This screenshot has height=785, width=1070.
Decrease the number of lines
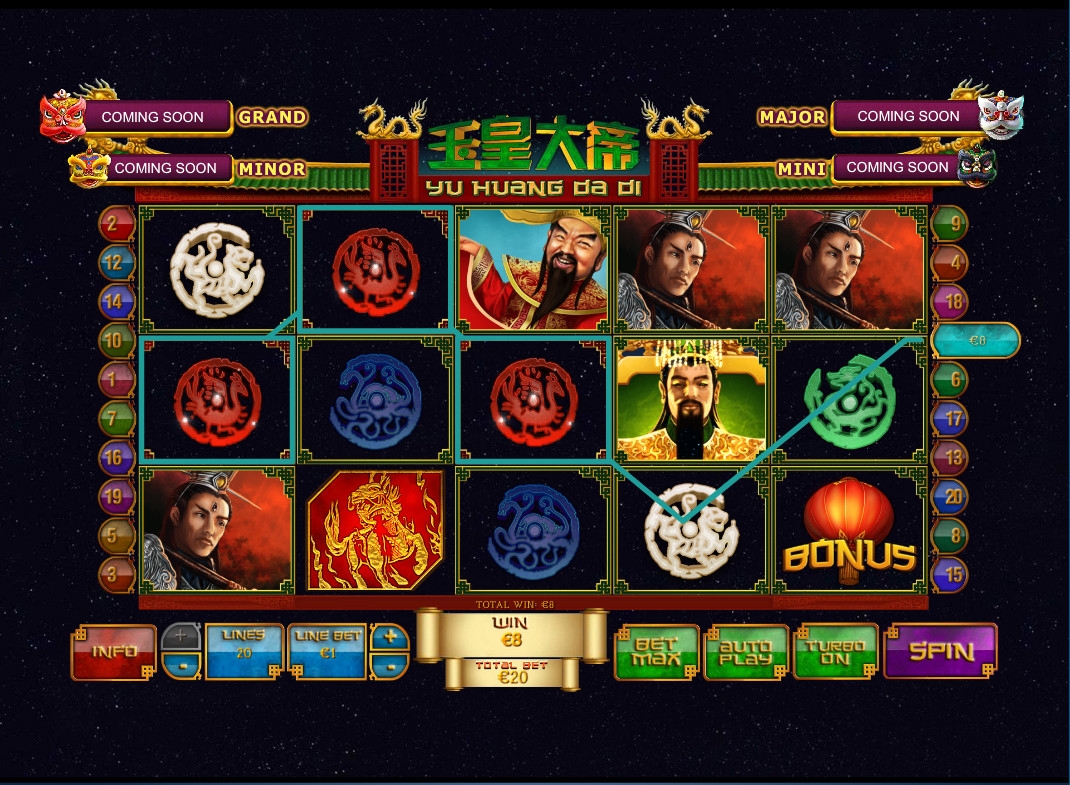pos(181,666)
